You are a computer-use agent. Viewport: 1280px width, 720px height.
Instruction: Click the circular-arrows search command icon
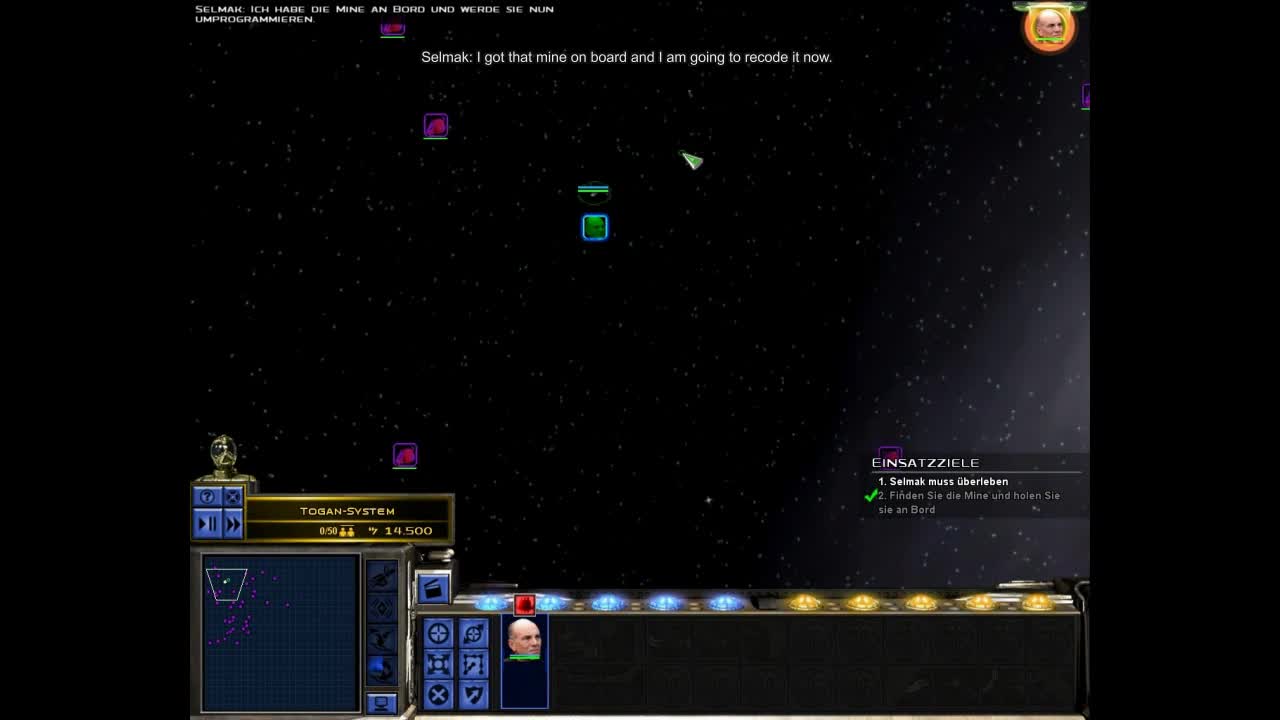coord(473,631)
